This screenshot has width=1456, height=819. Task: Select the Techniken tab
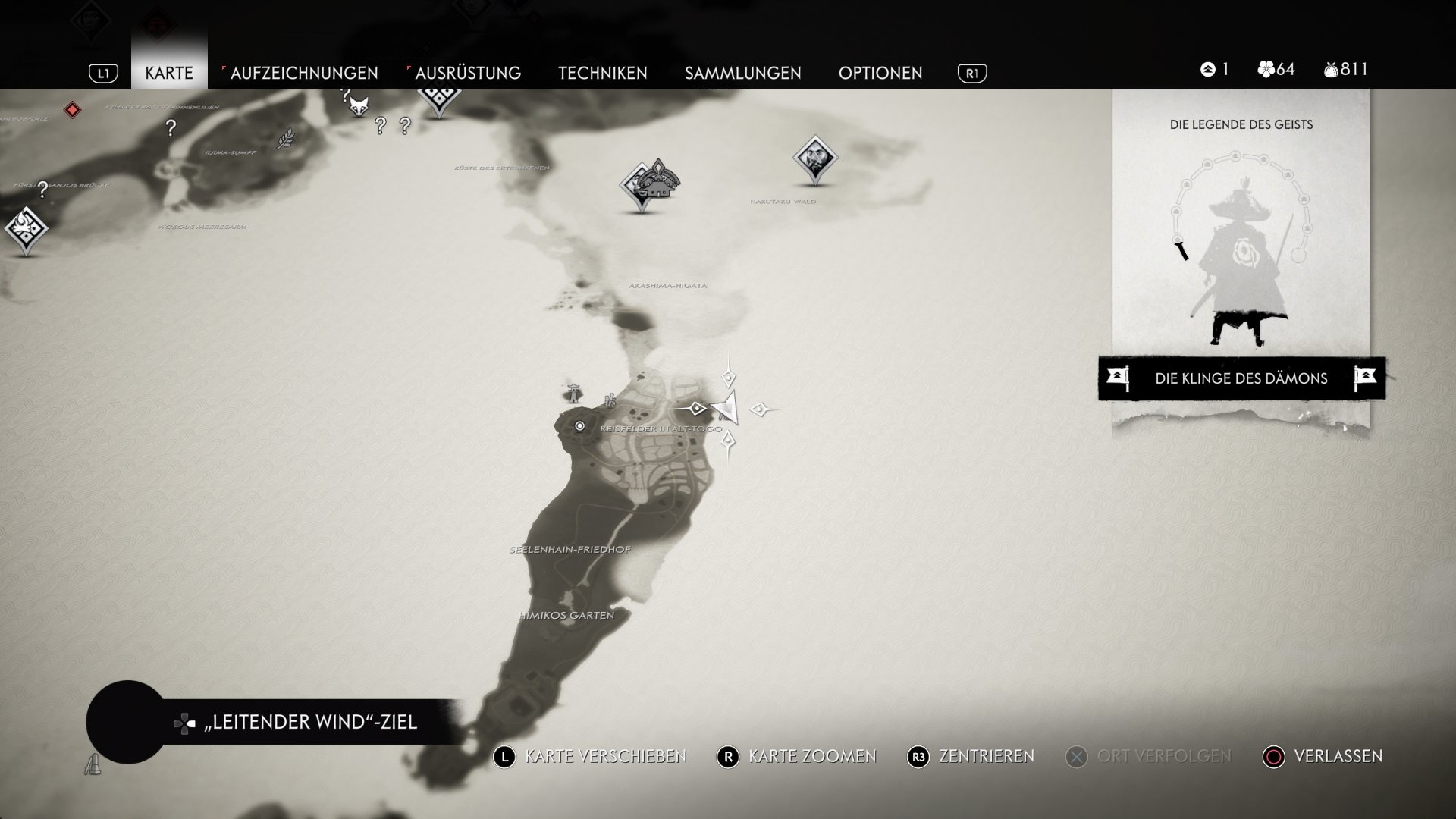602,73
